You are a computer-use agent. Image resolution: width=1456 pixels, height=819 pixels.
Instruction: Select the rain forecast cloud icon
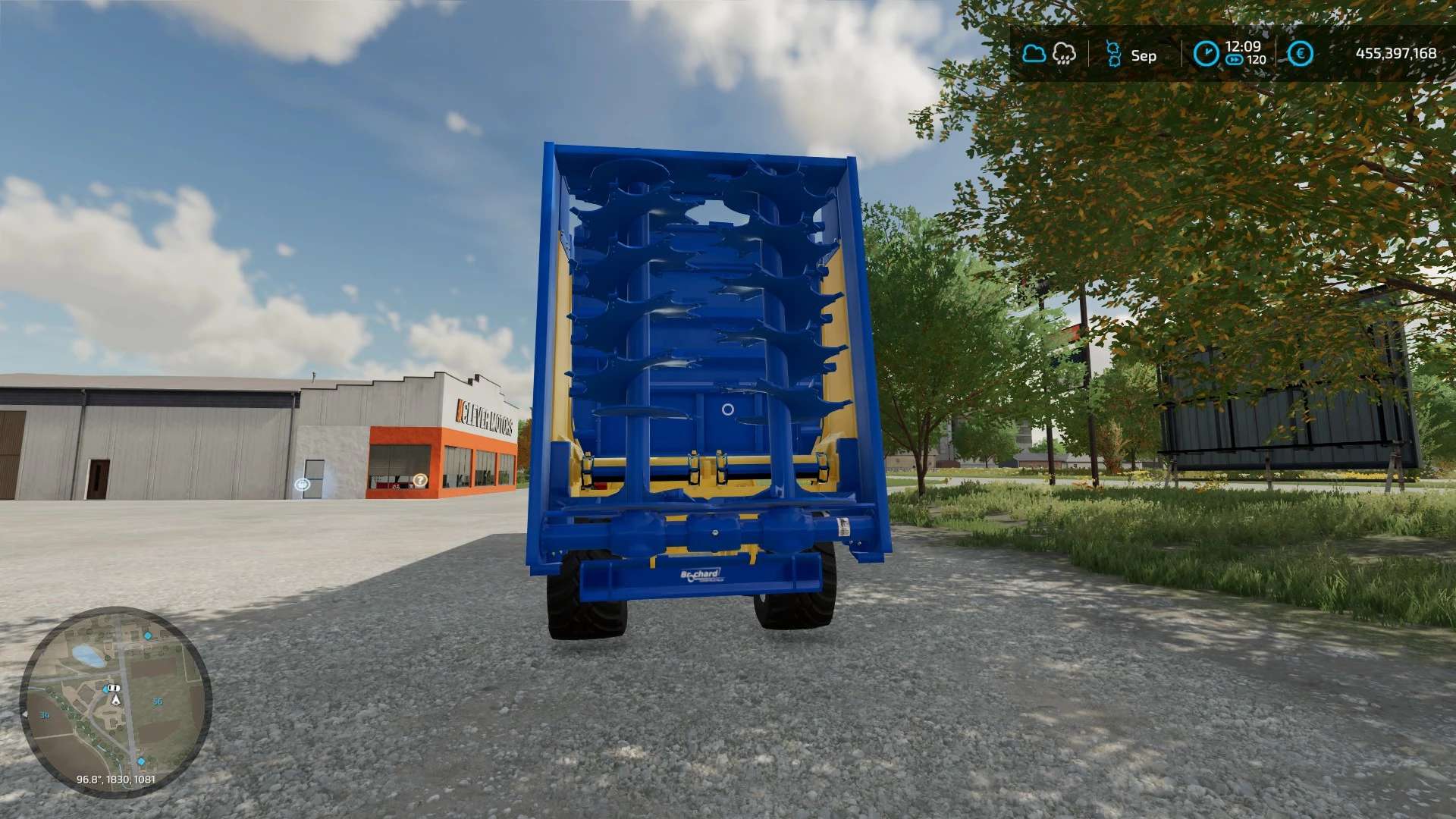coord(1064,53)
